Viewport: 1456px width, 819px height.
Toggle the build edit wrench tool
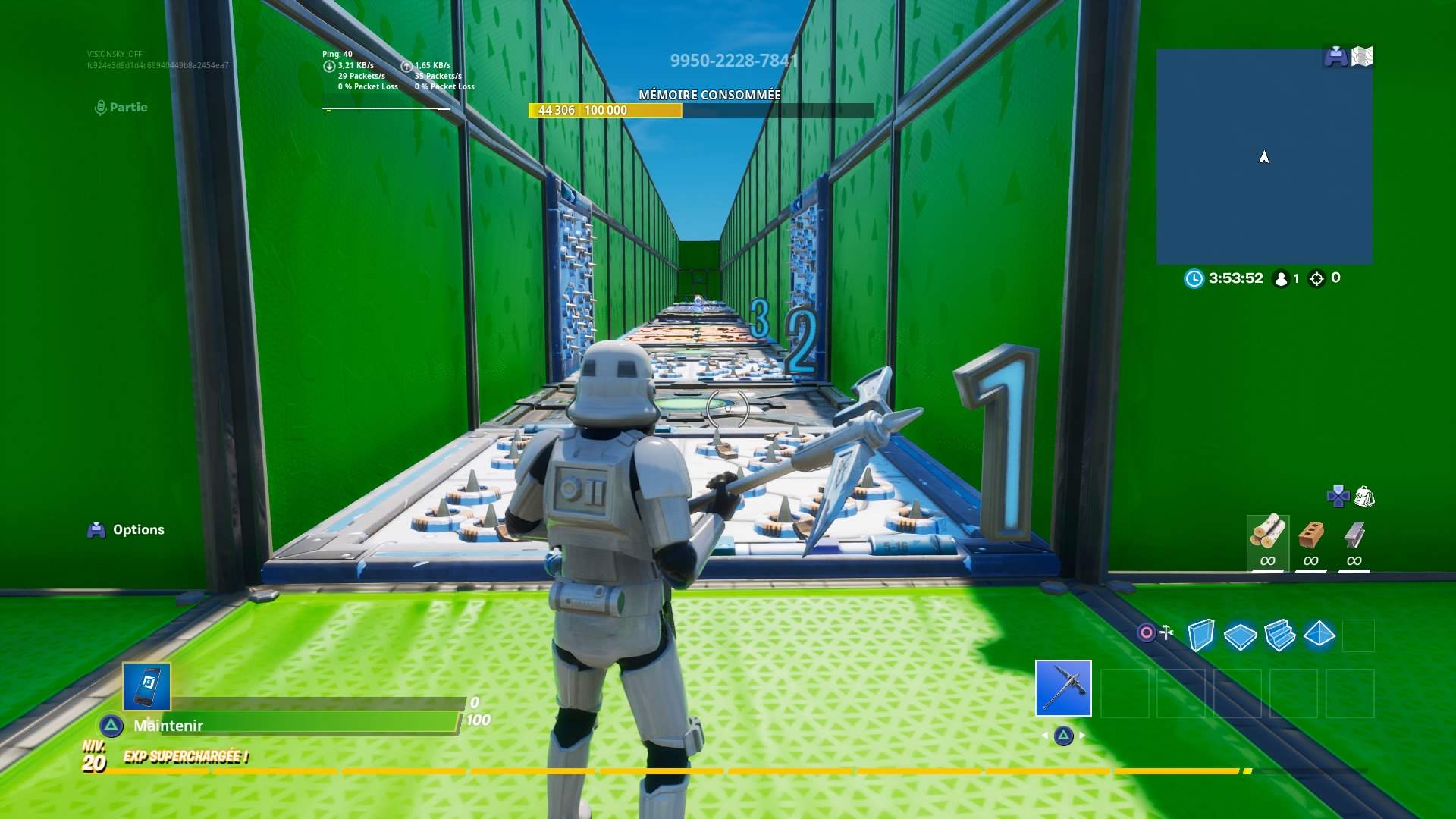pos(1165,632)
